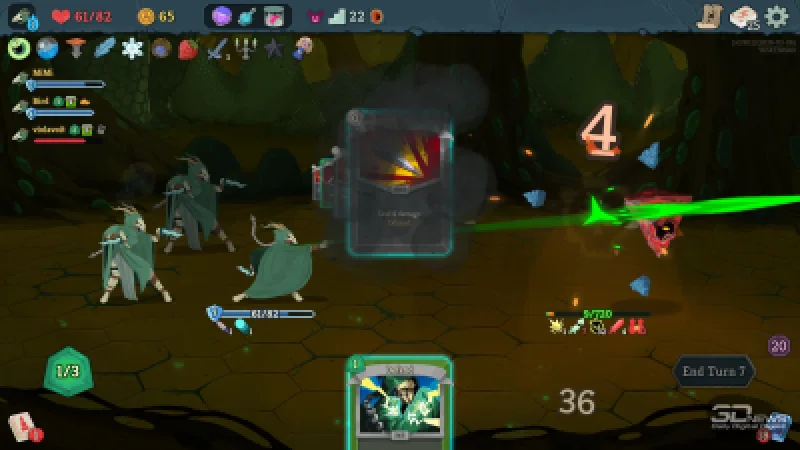Image resolution: width=800 pixels, height=450 pixels.
Task: Inspect the red mushroom relic
Action: point(75,48)
